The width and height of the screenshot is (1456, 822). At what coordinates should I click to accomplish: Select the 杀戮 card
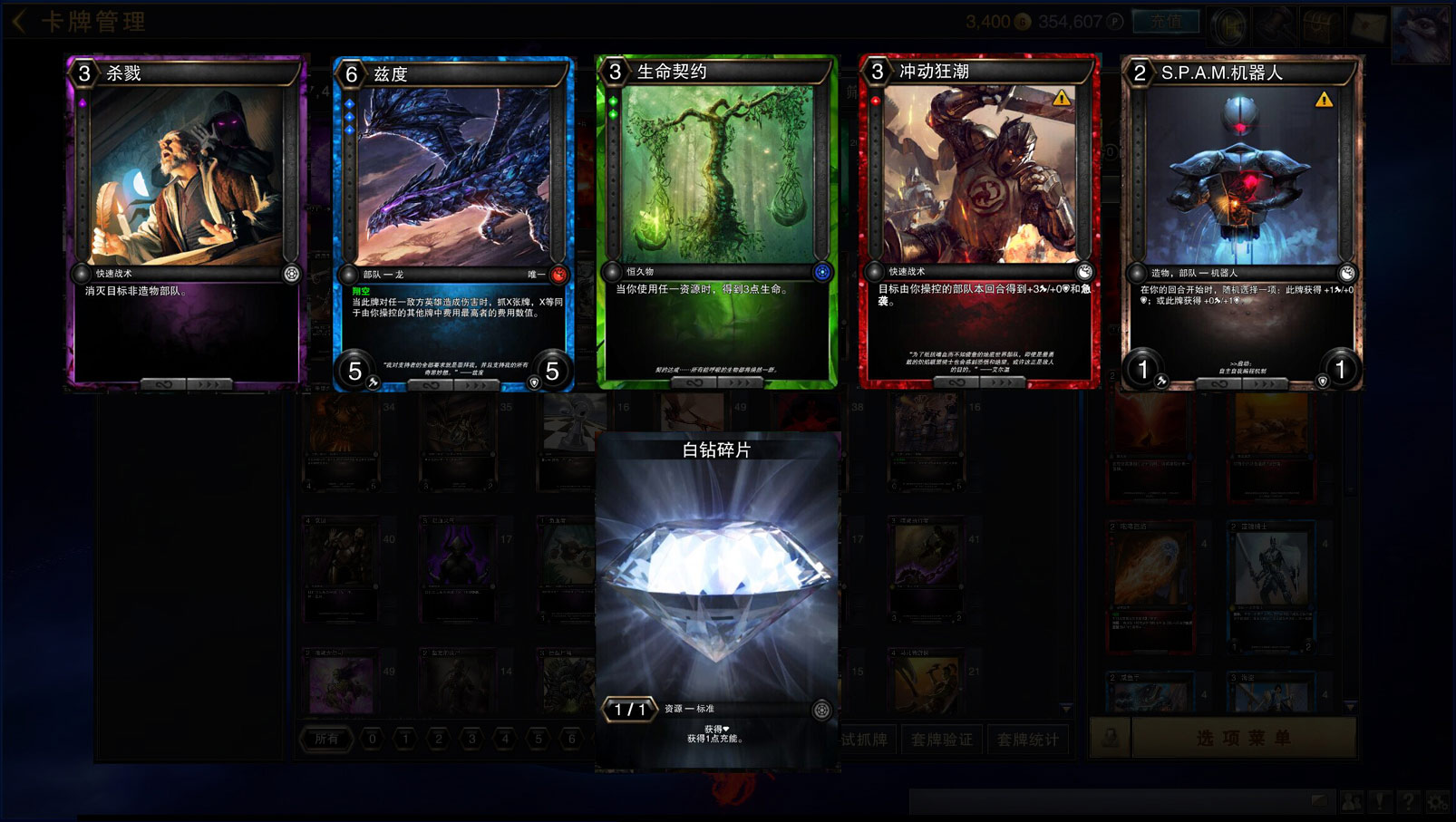click(x=186, y=222)
